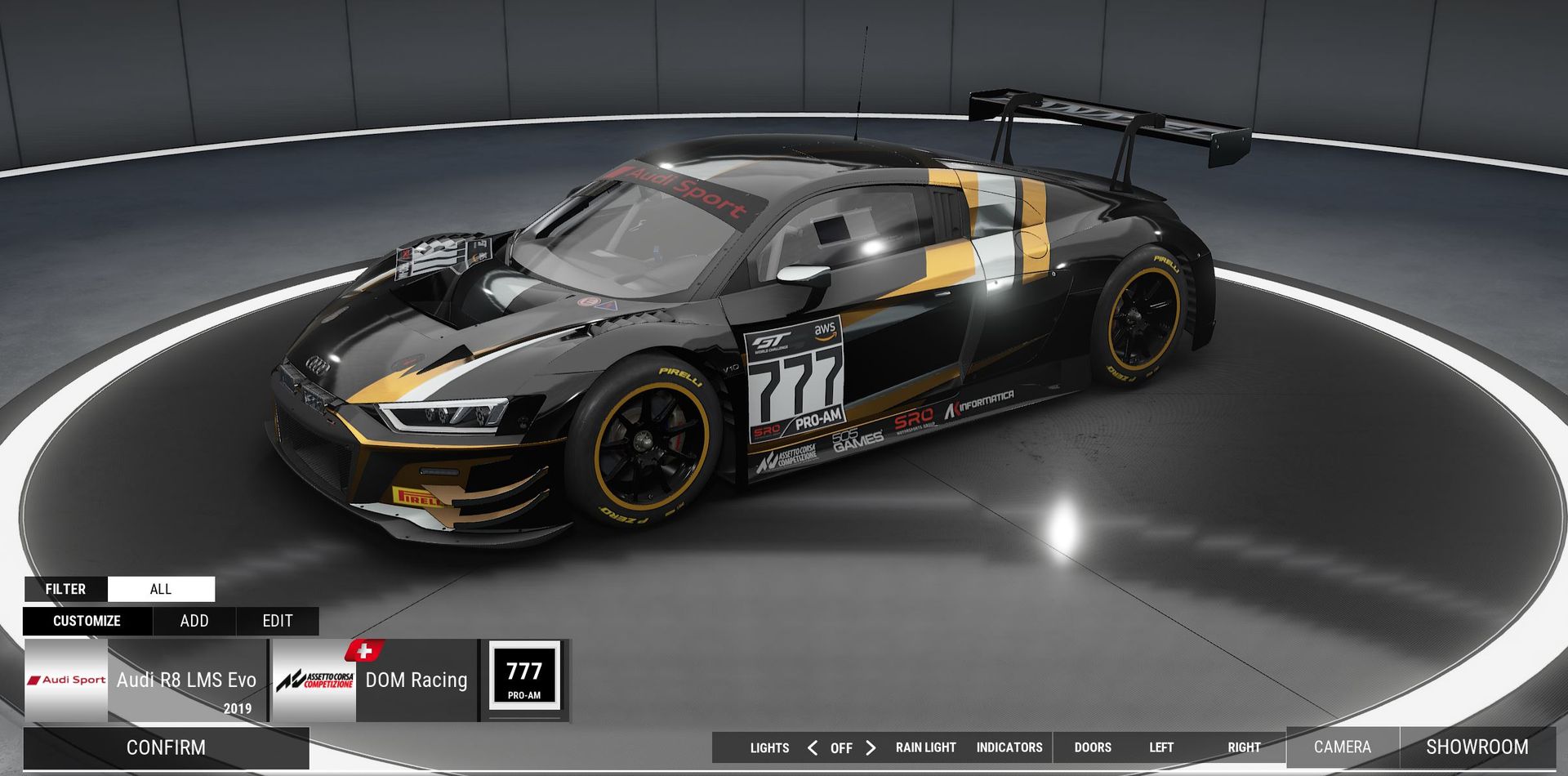Edit the current car entry
The image size is (1568, 776).
[278, 621]
